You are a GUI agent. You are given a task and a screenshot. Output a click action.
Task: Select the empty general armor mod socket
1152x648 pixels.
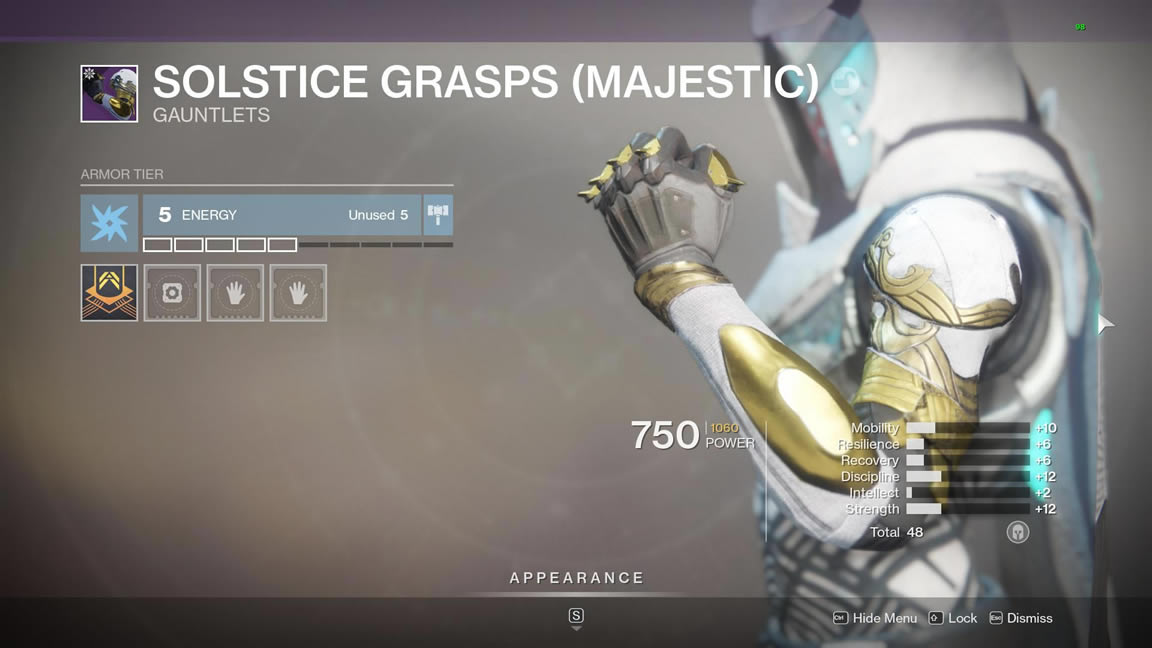172,293
